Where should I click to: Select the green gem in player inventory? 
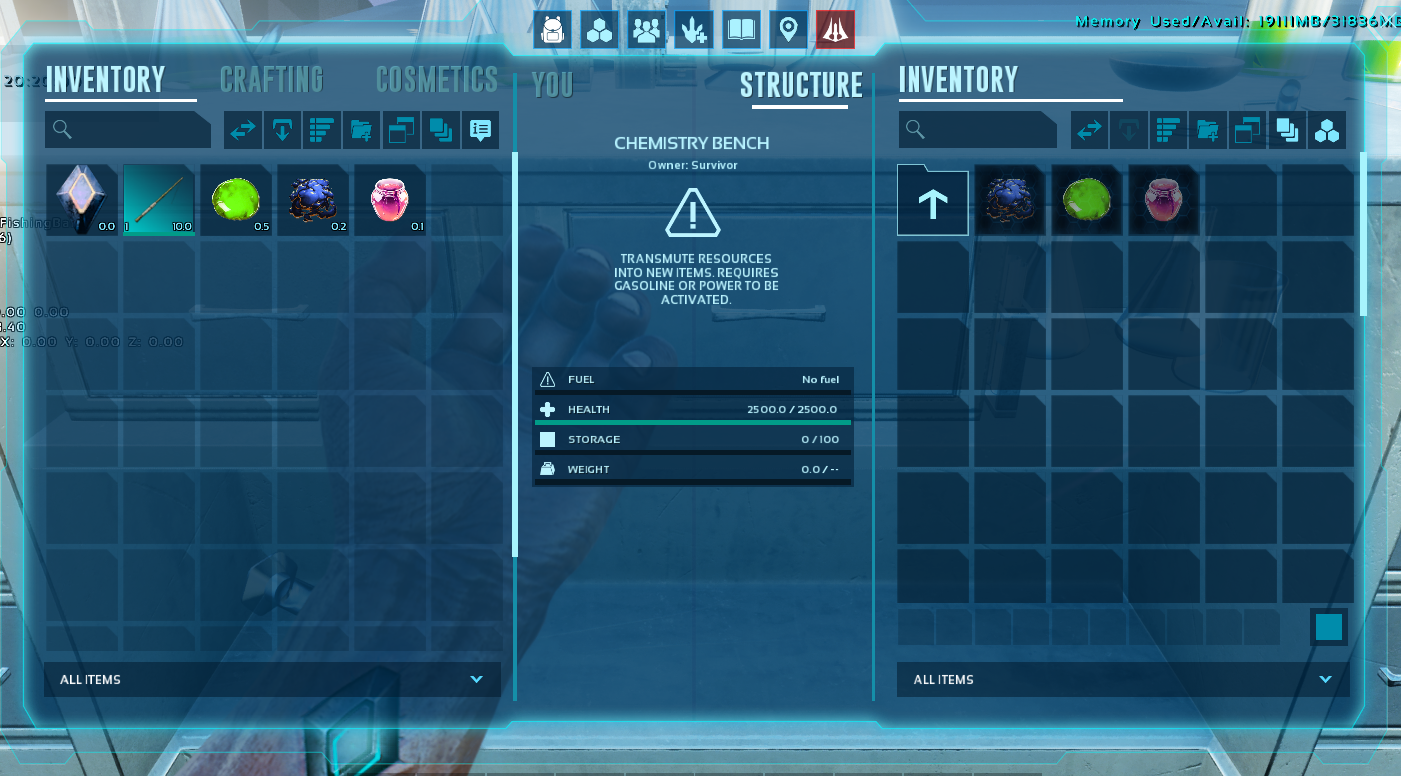236,200
